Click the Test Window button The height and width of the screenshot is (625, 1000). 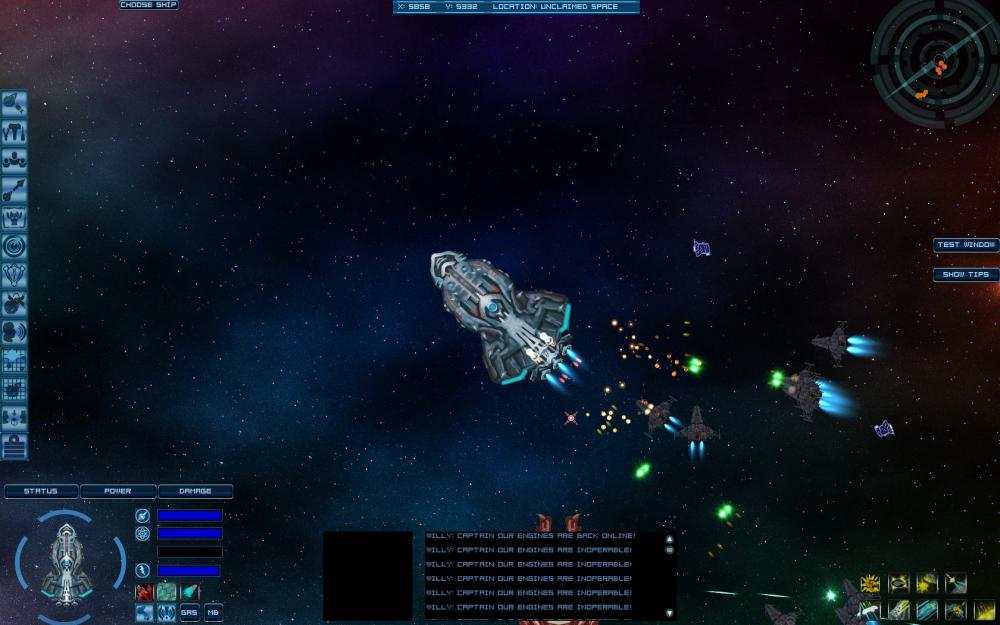point(966,245)
